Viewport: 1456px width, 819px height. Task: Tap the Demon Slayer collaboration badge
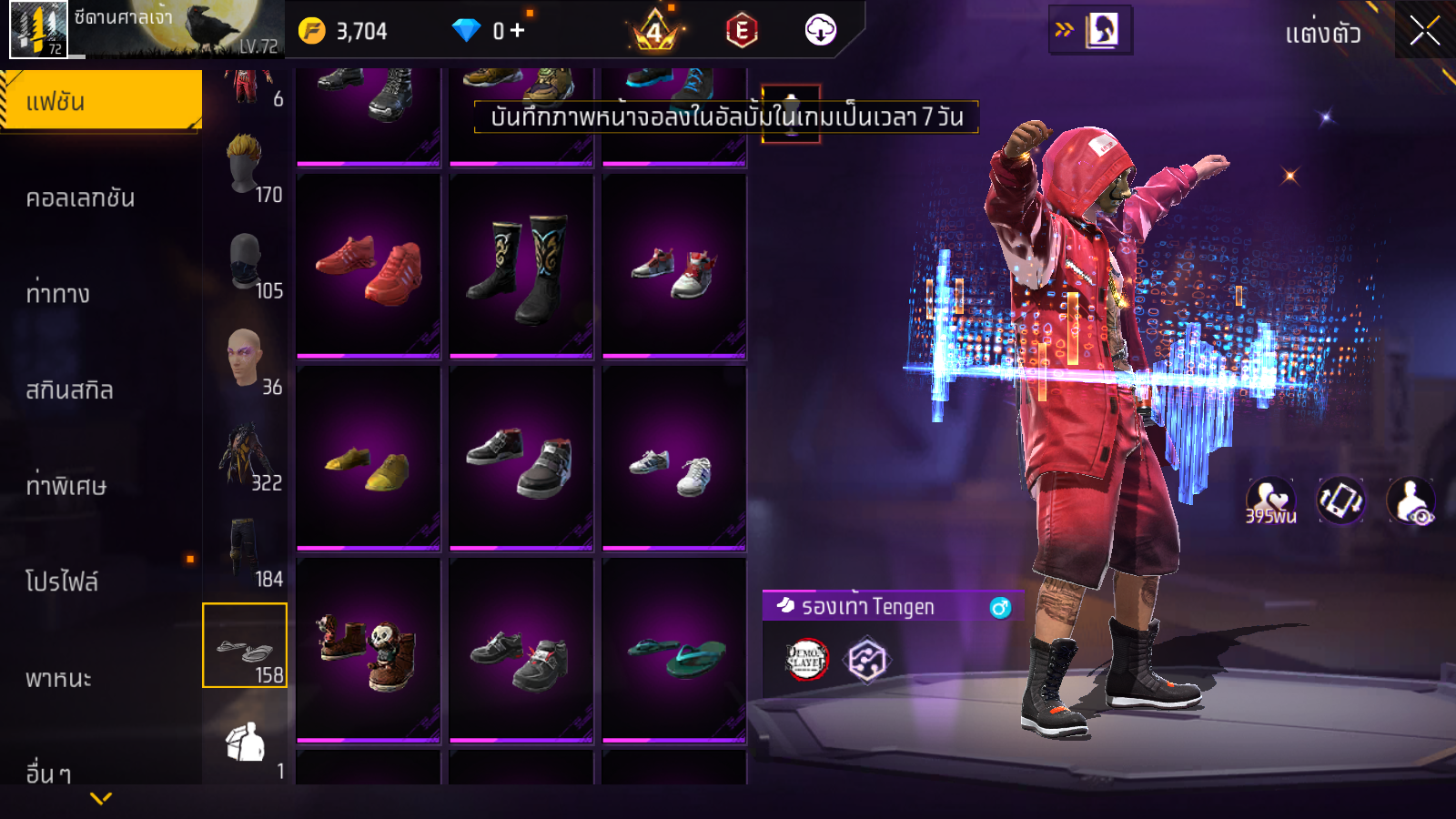[x=806, y=660]
